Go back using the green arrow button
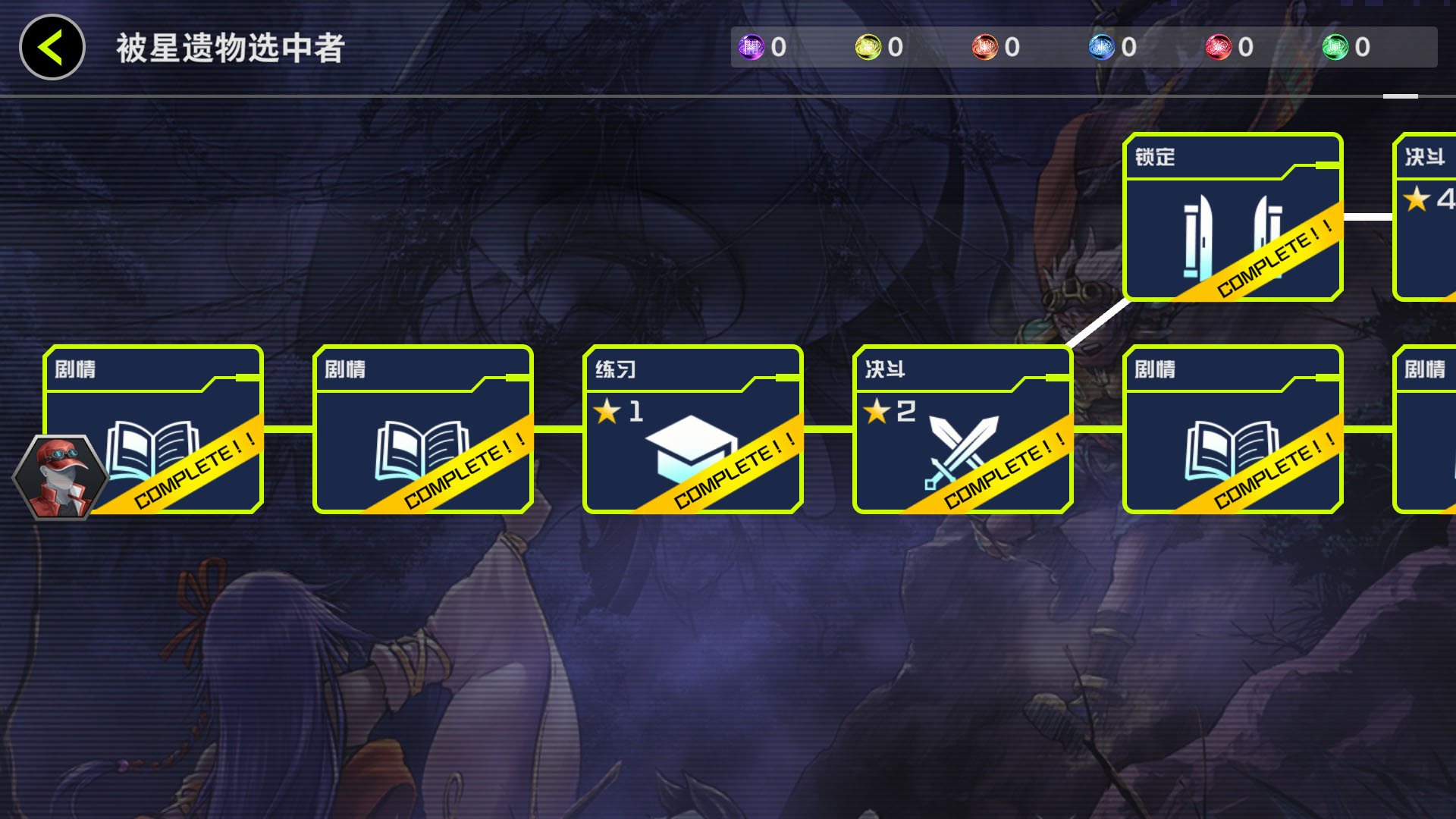 52,47
